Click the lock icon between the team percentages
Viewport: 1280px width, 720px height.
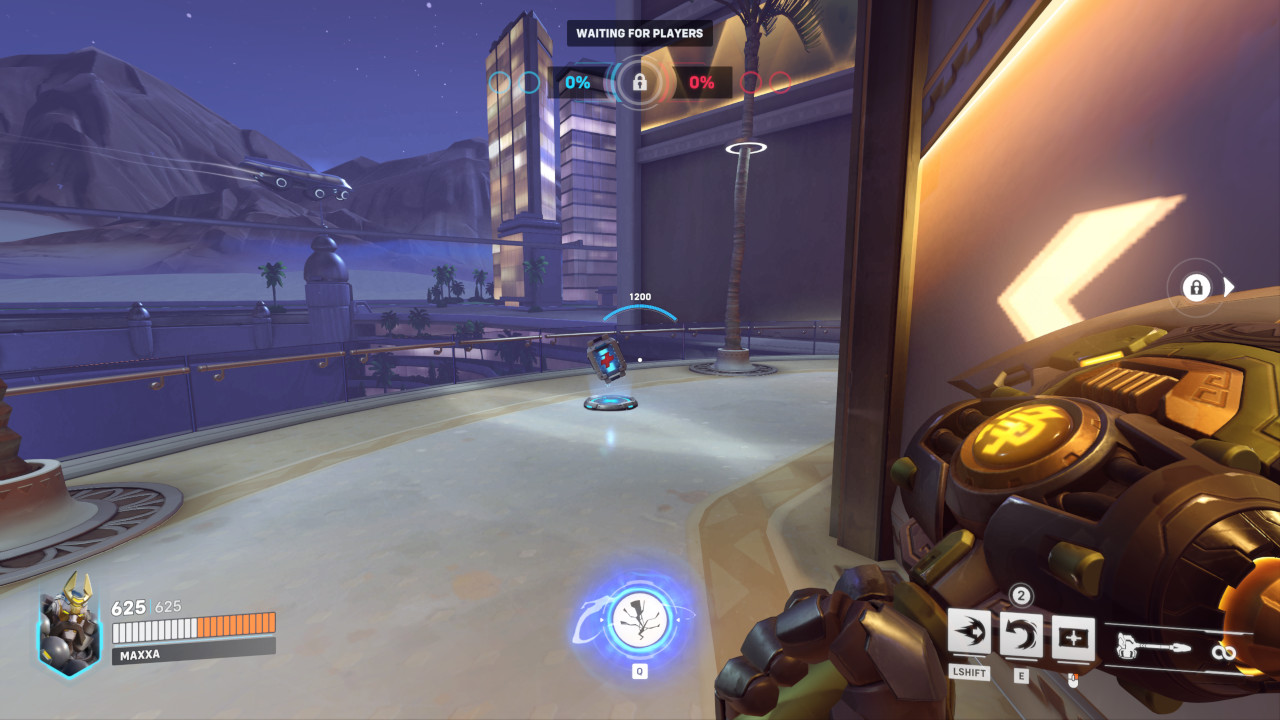[x=640, y=83]
